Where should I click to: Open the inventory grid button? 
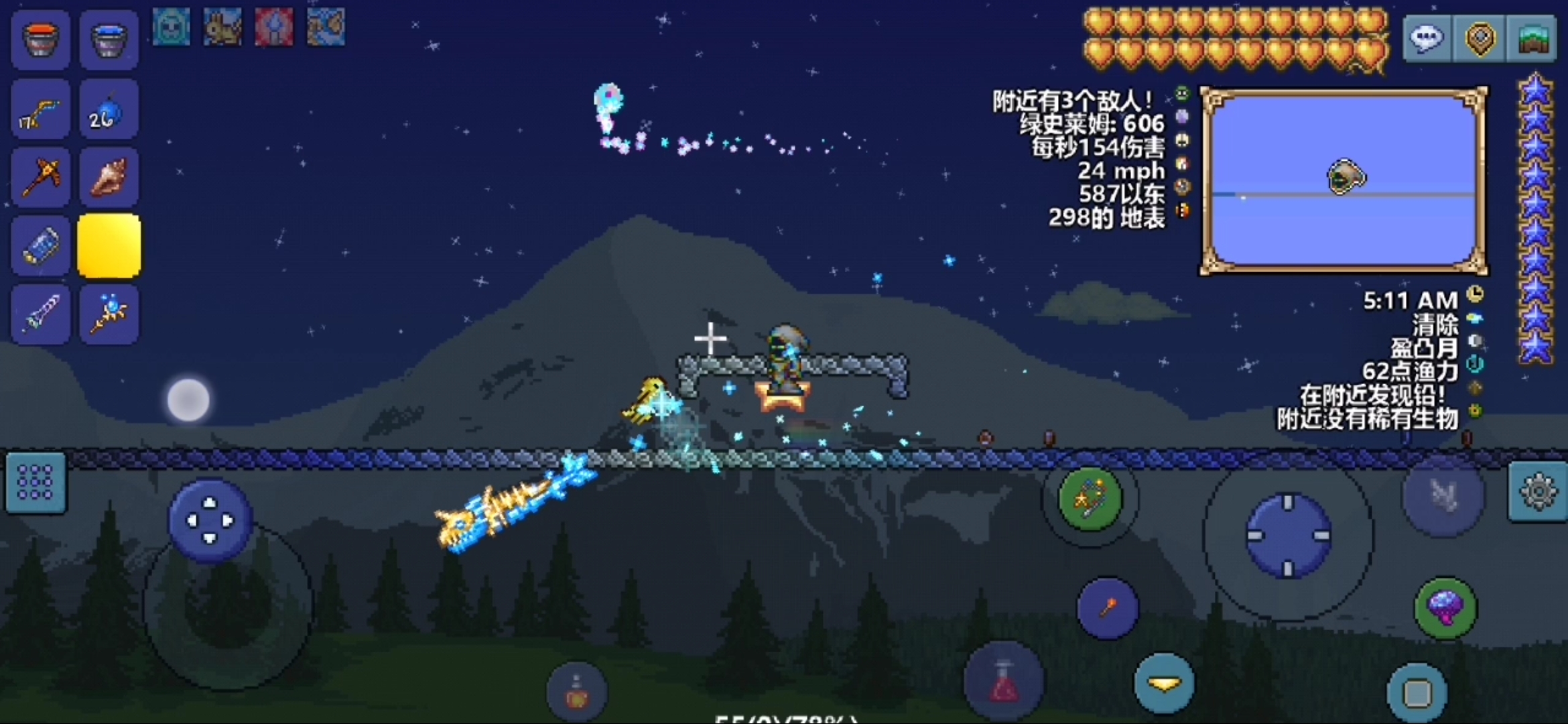click(36, 483)
